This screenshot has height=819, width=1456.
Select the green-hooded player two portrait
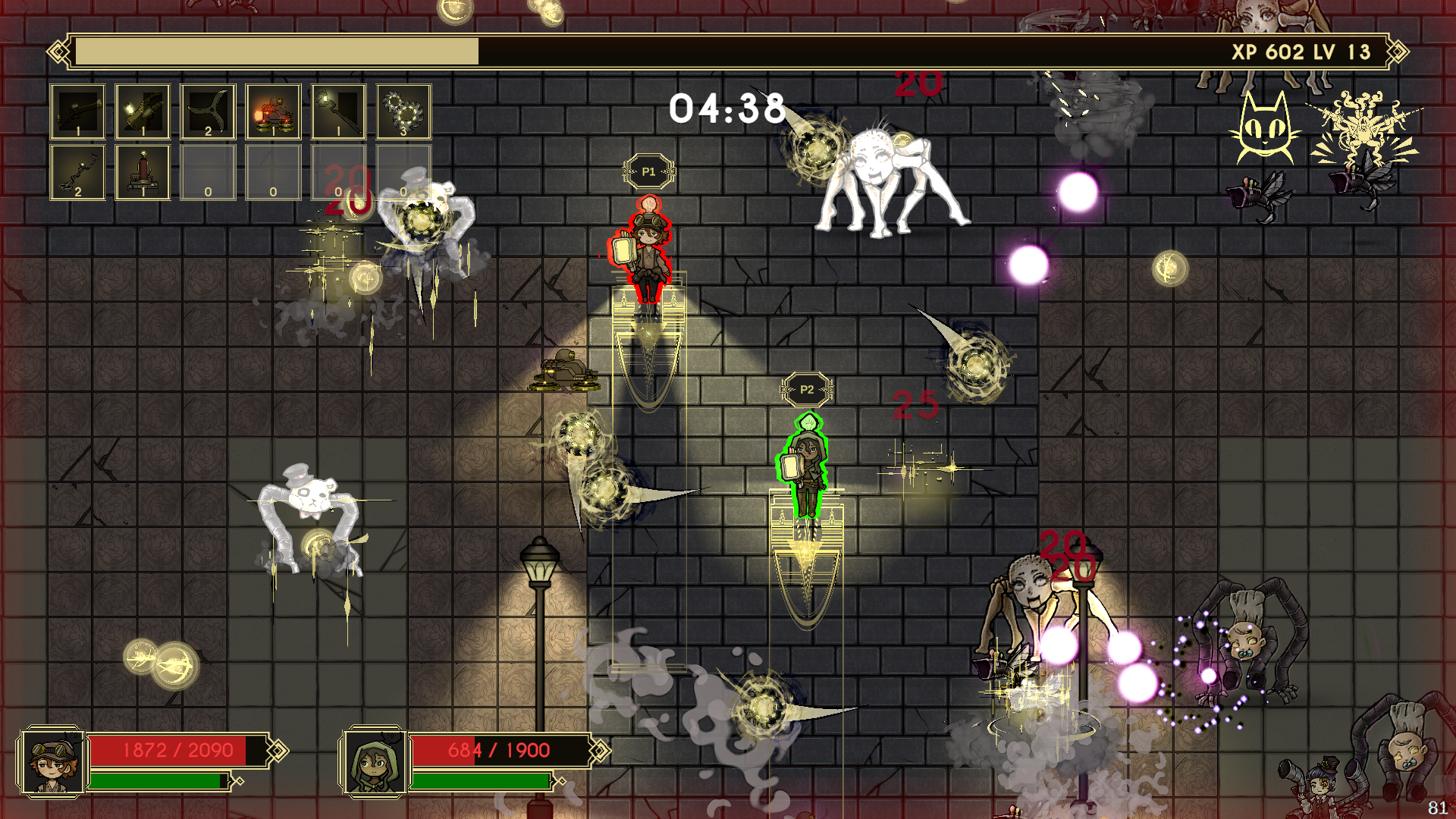click(x=375, y=762)
